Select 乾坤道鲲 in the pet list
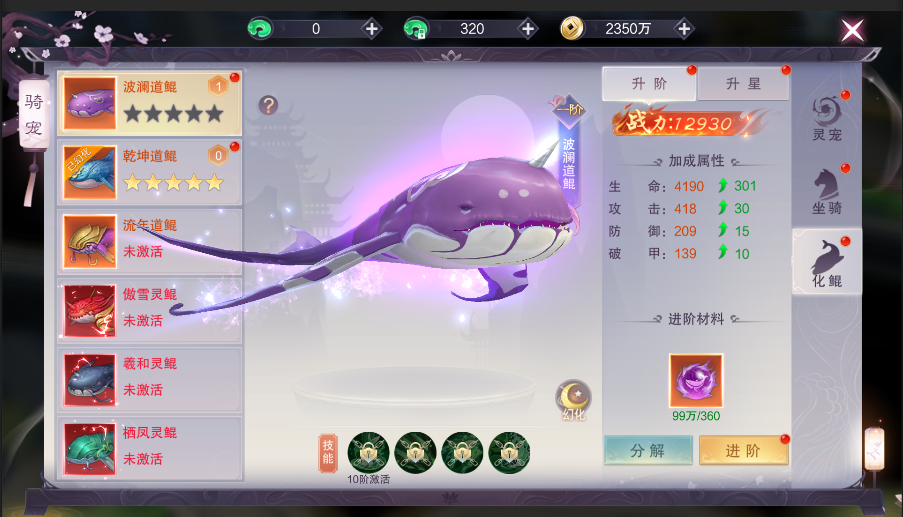 150,170
